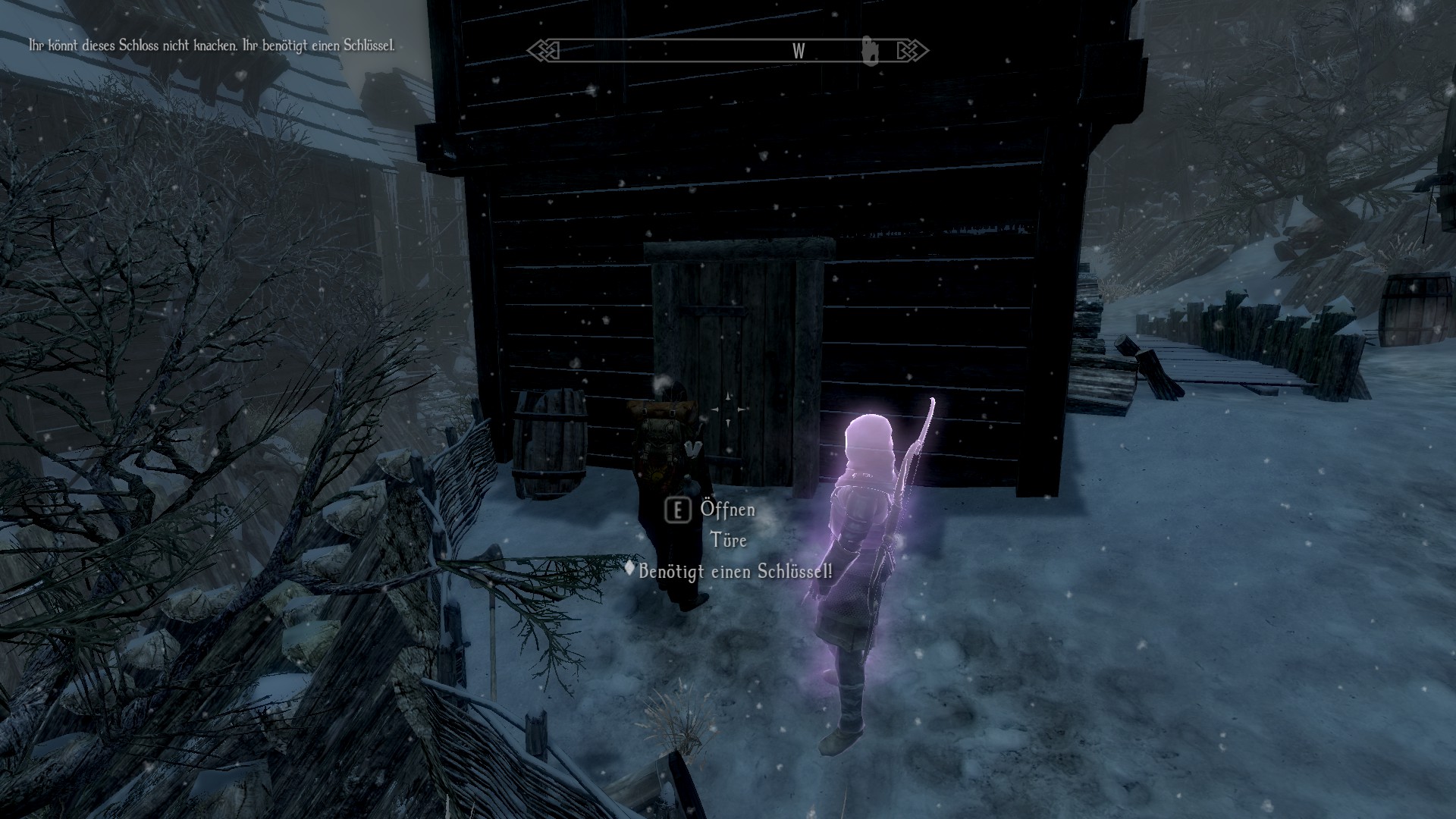The image size is (1456, 819).
Task: Select the W heading on the compass bar
Action: tap(799, 51)
